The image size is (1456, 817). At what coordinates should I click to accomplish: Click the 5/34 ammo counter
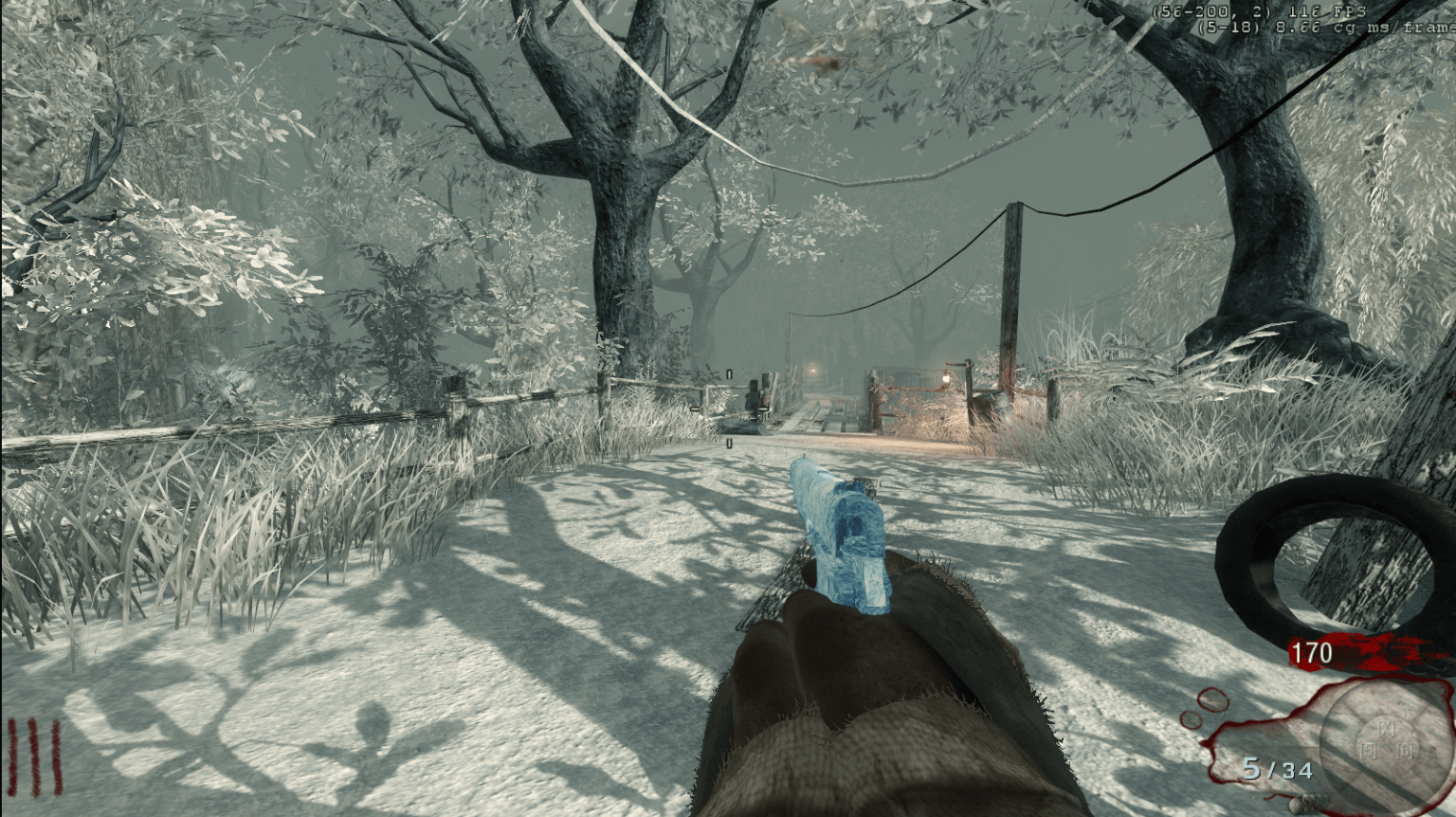pos(1279,769)
